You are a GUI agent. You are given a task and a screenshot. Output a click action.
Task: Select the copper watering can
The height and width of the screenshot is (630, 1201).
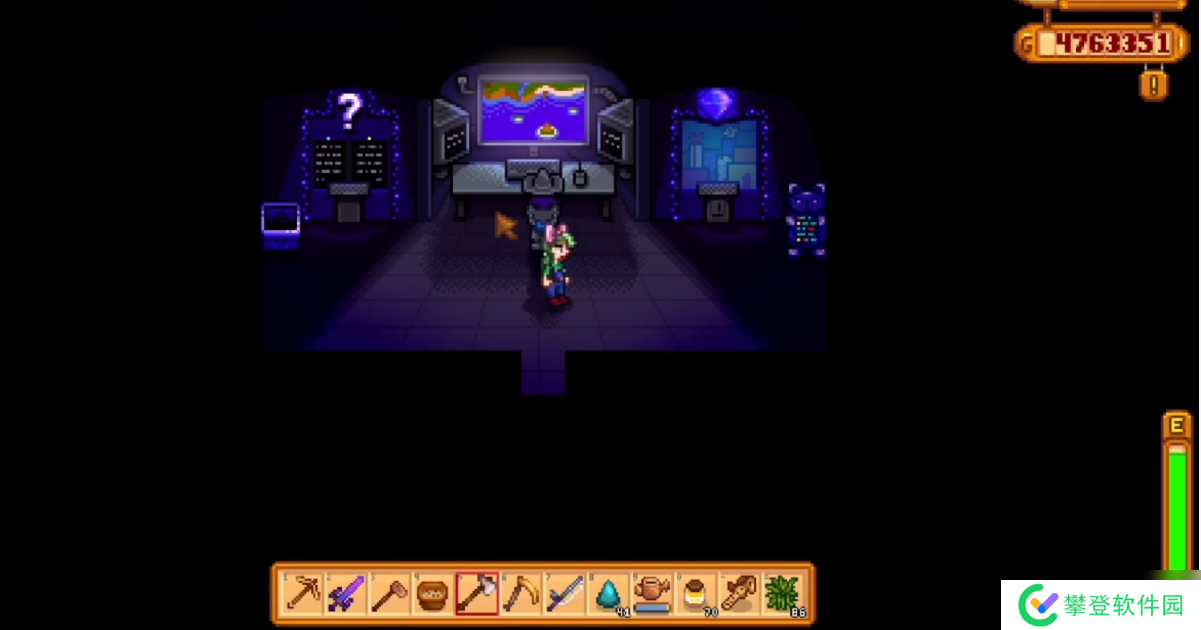coord(652,594)
